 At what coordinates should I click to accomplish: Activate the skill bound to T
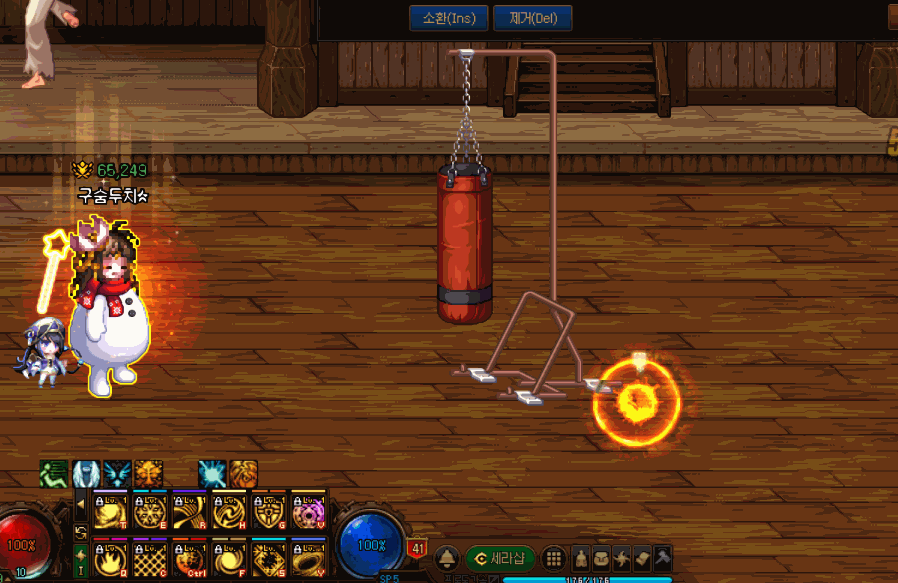tap(108, 510)
